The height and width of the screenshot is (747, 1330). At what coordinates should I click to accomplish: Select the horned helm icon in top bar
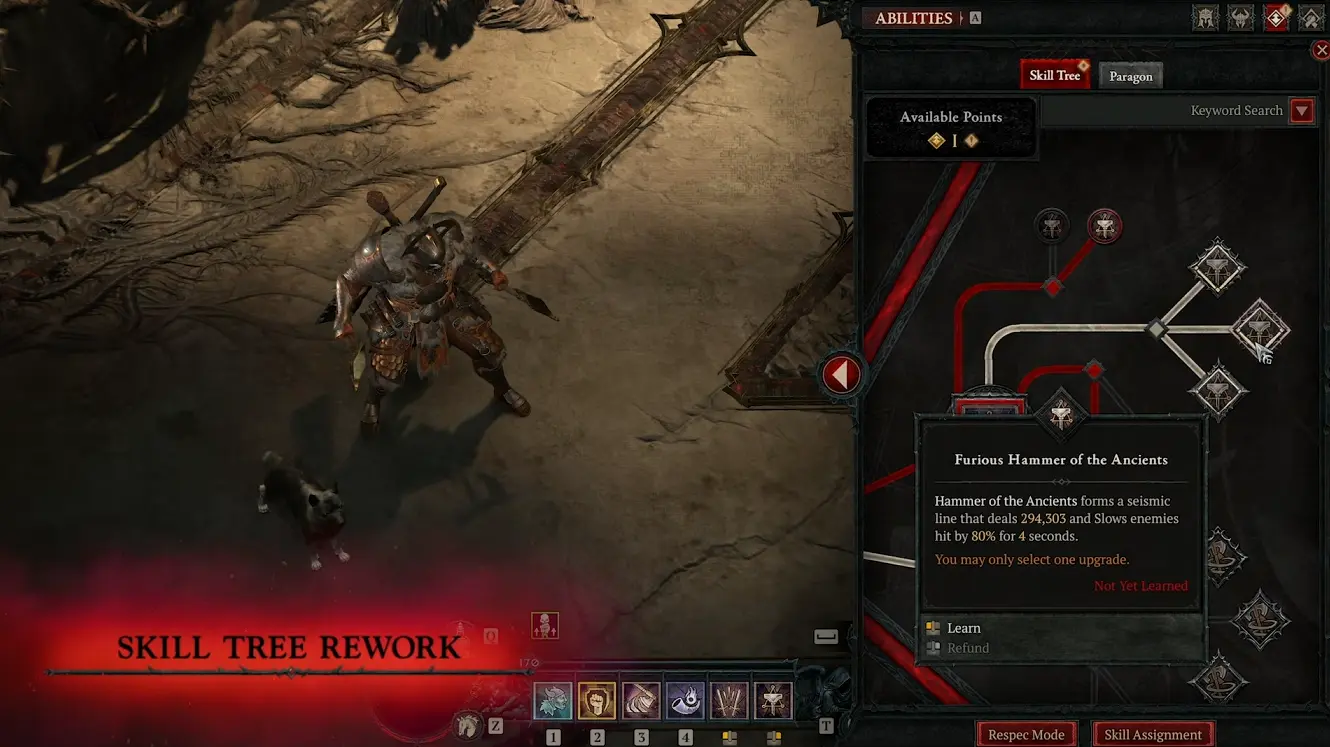pyautogui.click(x=1240, y=17)
